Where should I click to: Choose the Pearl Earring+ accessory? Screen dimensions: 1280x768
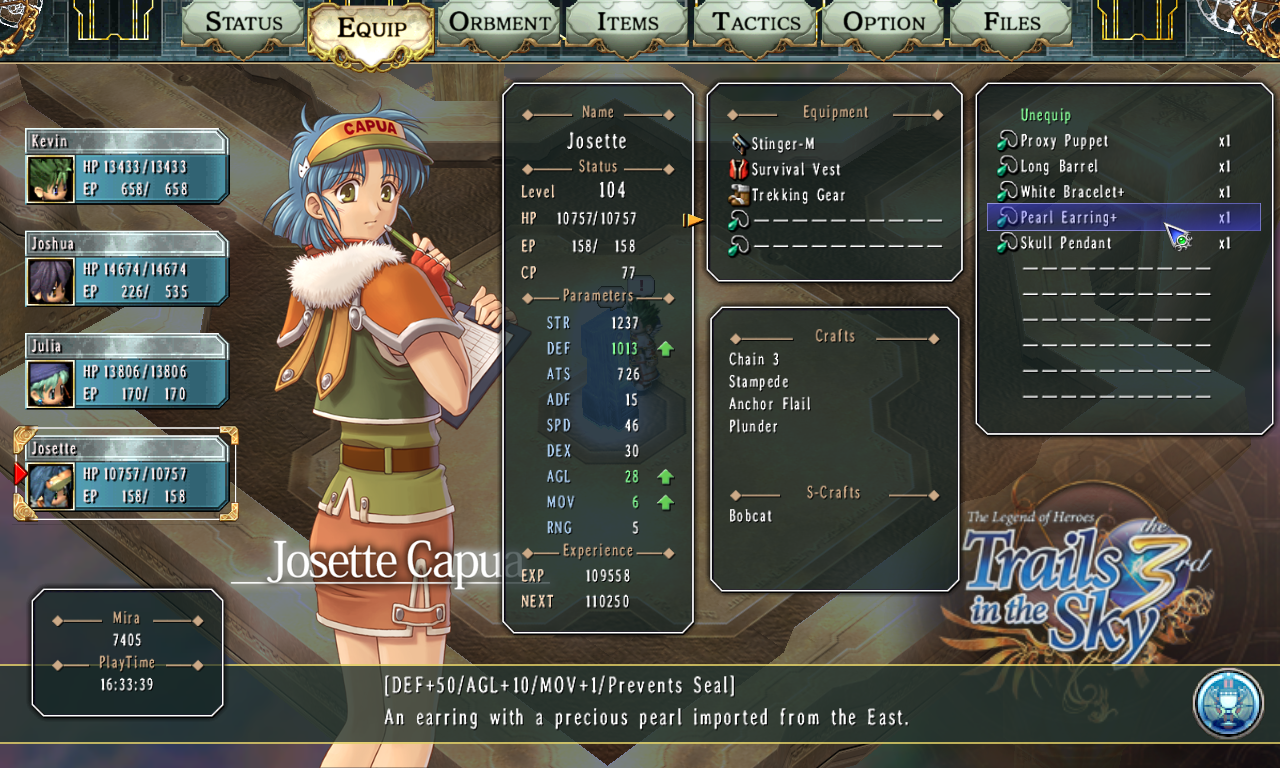click(1068, 218)
